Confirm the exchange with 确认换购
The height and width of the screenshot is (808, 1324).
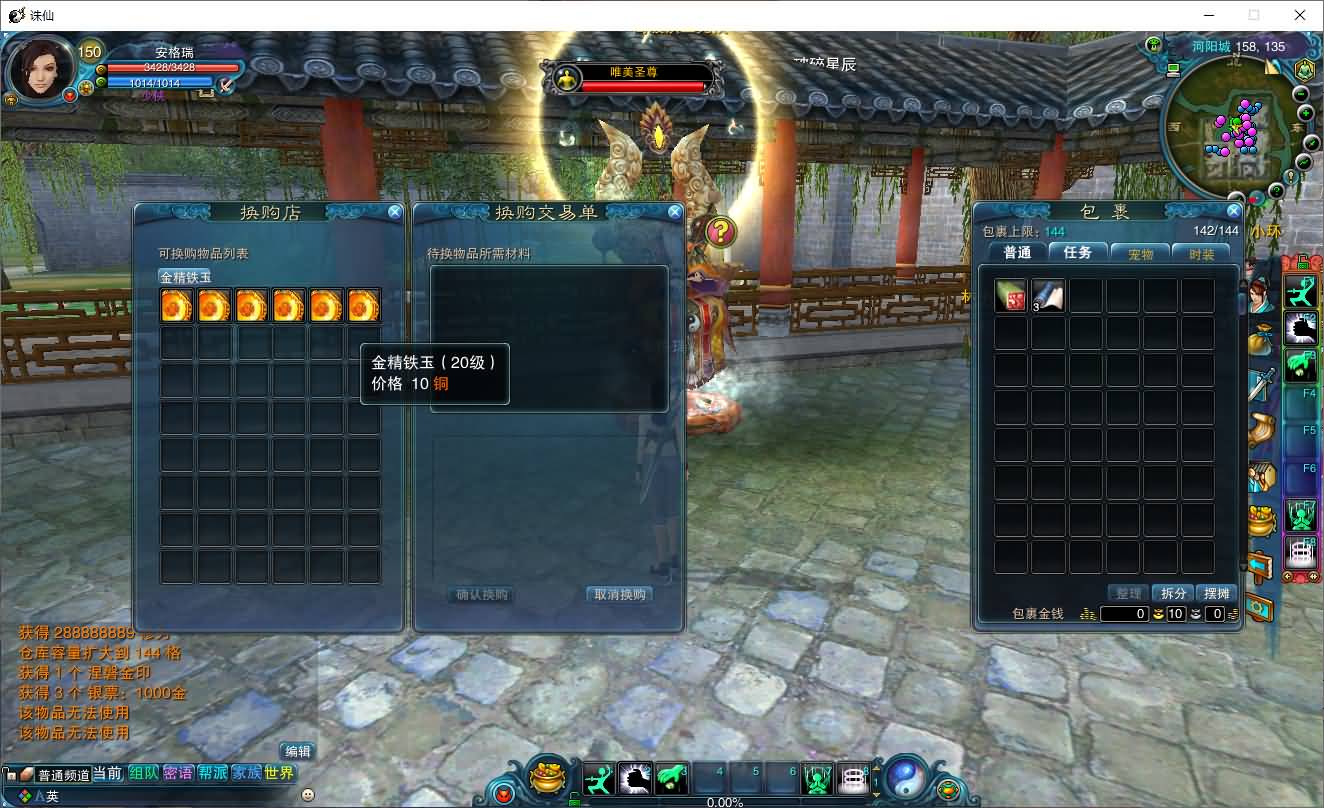[x=482, y=595]
